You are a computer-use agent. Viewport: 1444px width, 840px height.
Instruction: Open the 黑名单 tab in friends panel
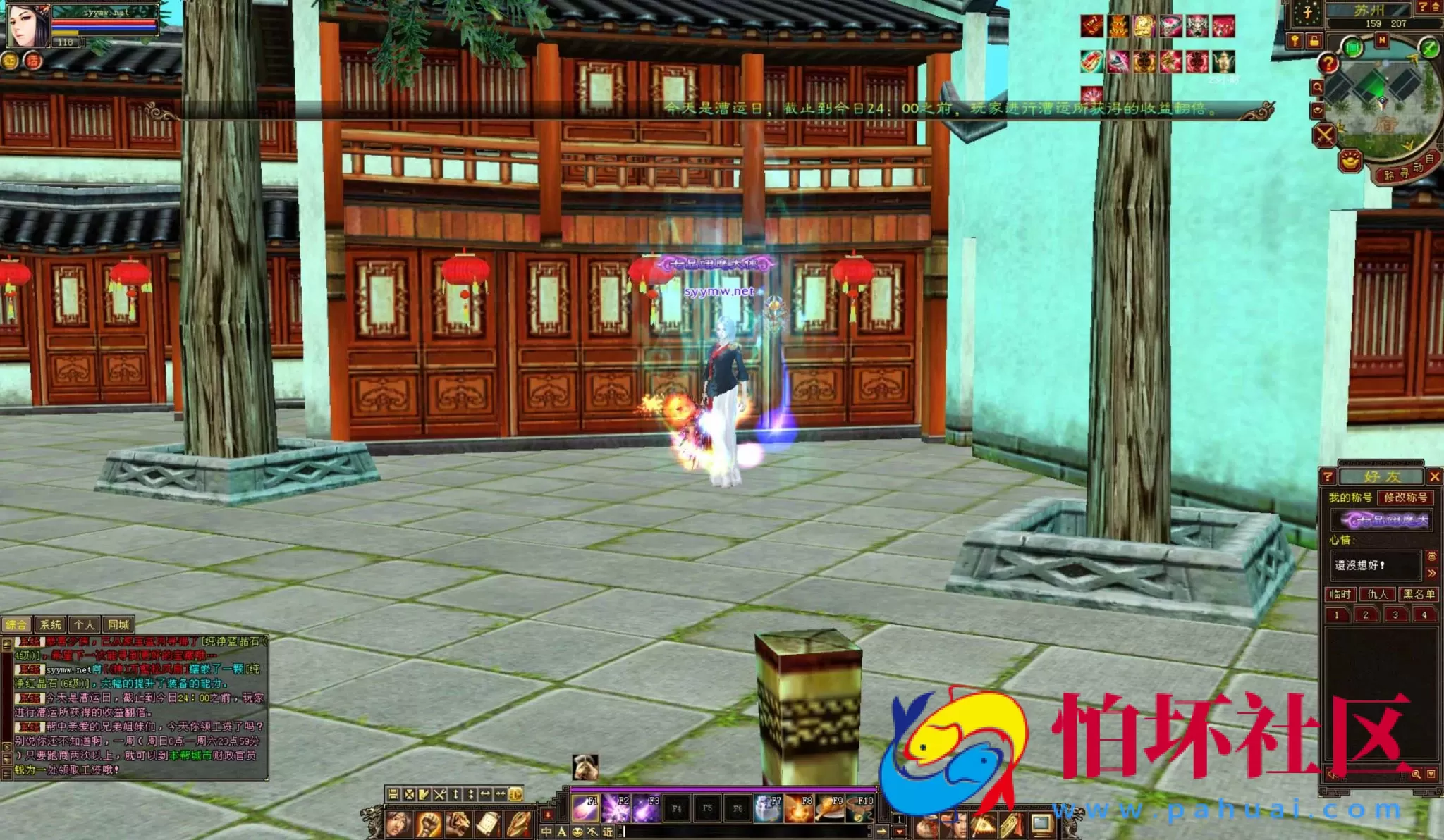[x=1419, y=594]
